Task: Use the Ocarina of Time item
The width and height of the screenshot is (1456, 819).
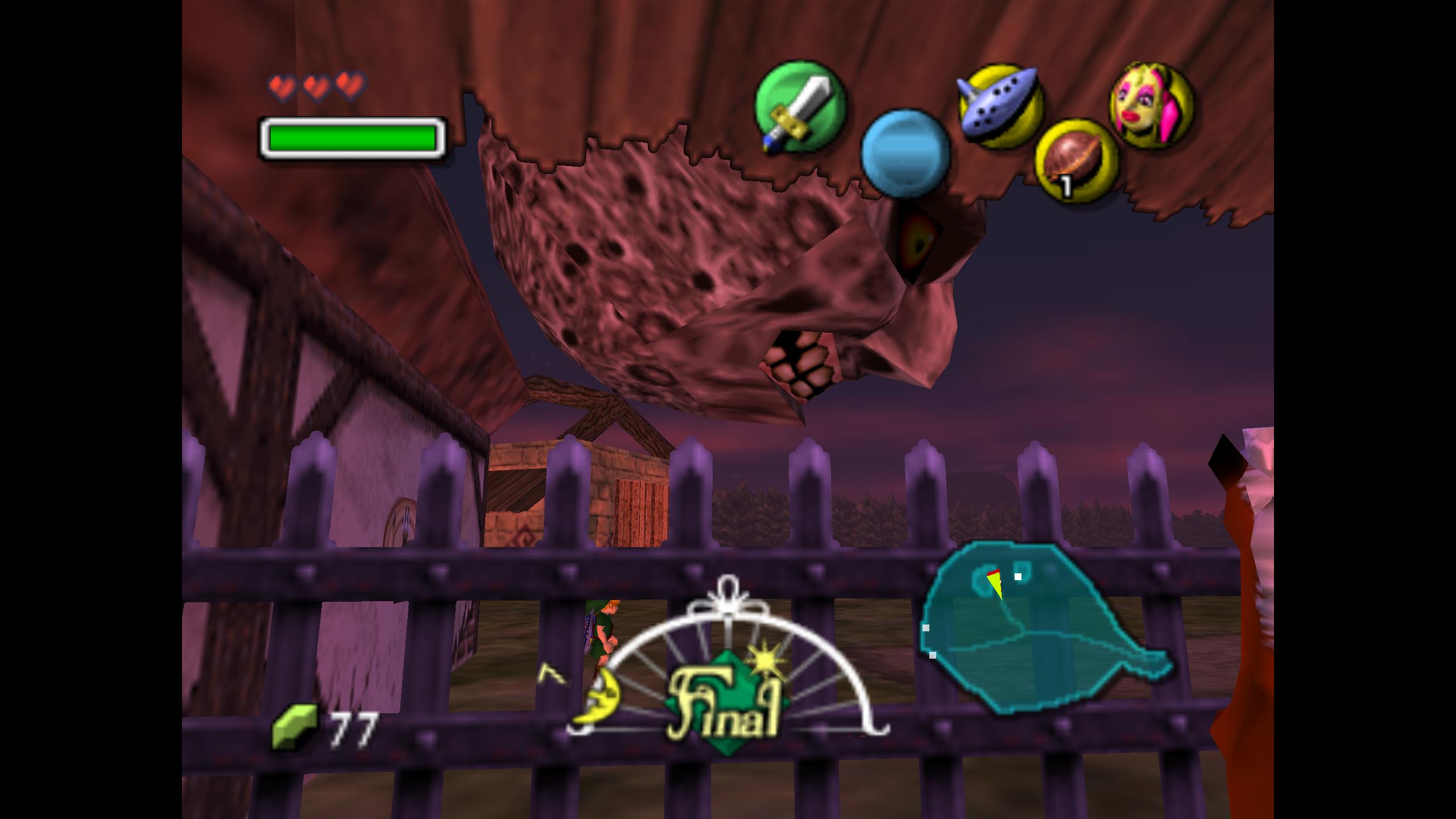Action: [999, 106]
